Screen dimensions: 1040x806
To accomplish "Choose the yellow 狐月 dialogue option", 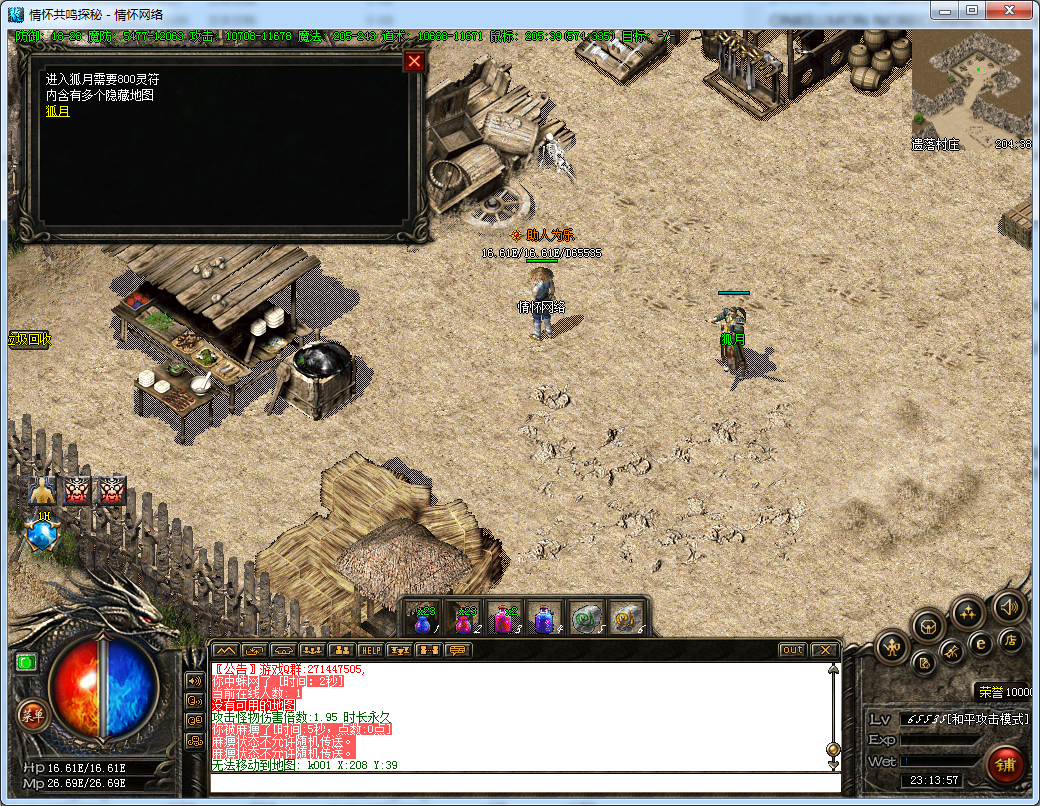I will (58, 111).
